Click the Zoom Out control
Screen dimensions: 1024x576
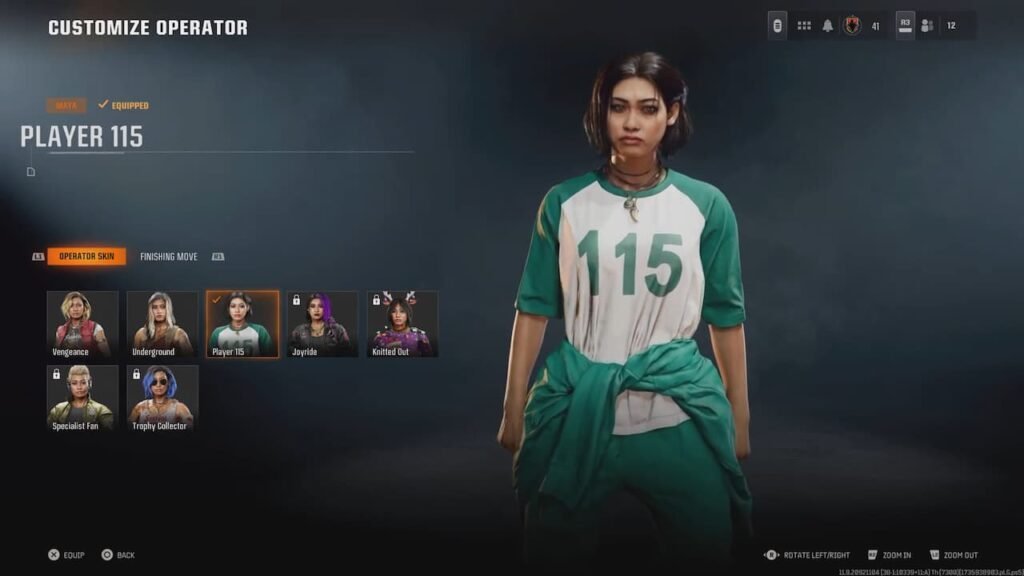click(x=953, y=555)
